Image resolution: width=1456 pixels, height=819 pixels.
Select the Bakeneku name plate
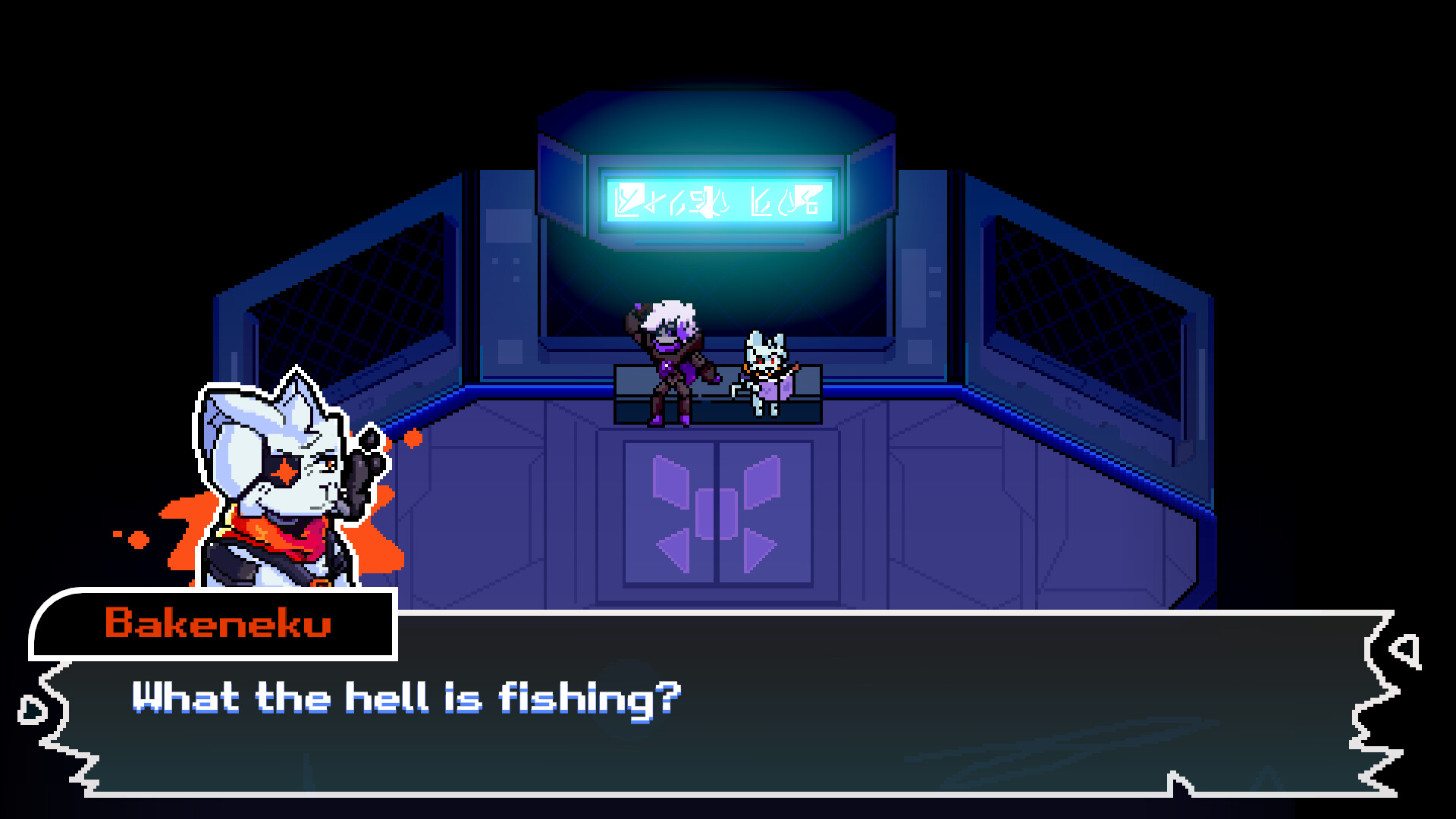(x=216, y=626)
